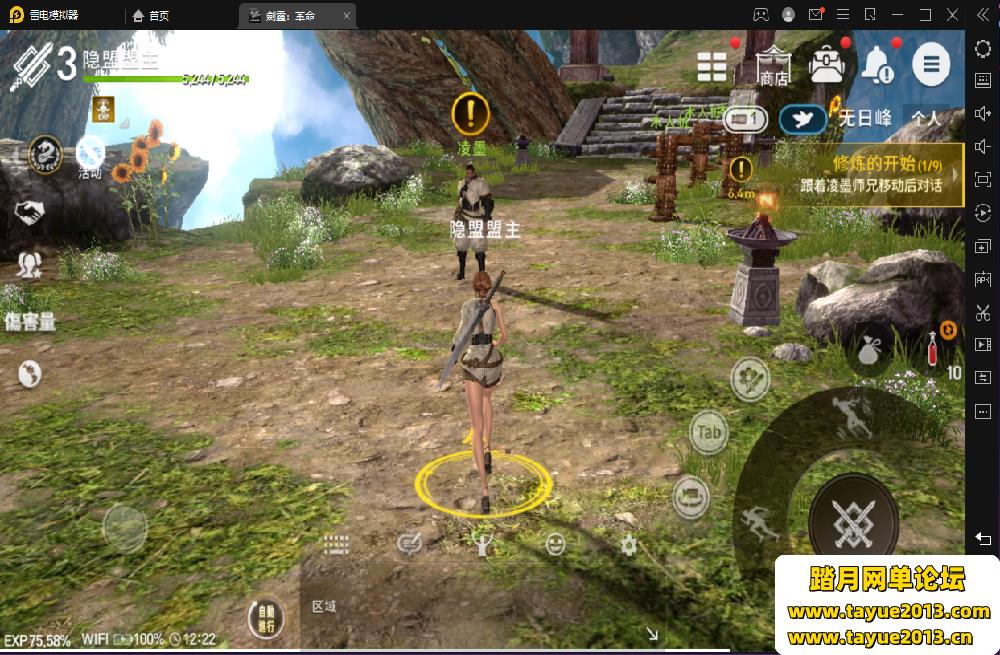Open the grid-style main menu

pyautogui.click(x=712, y=66)
